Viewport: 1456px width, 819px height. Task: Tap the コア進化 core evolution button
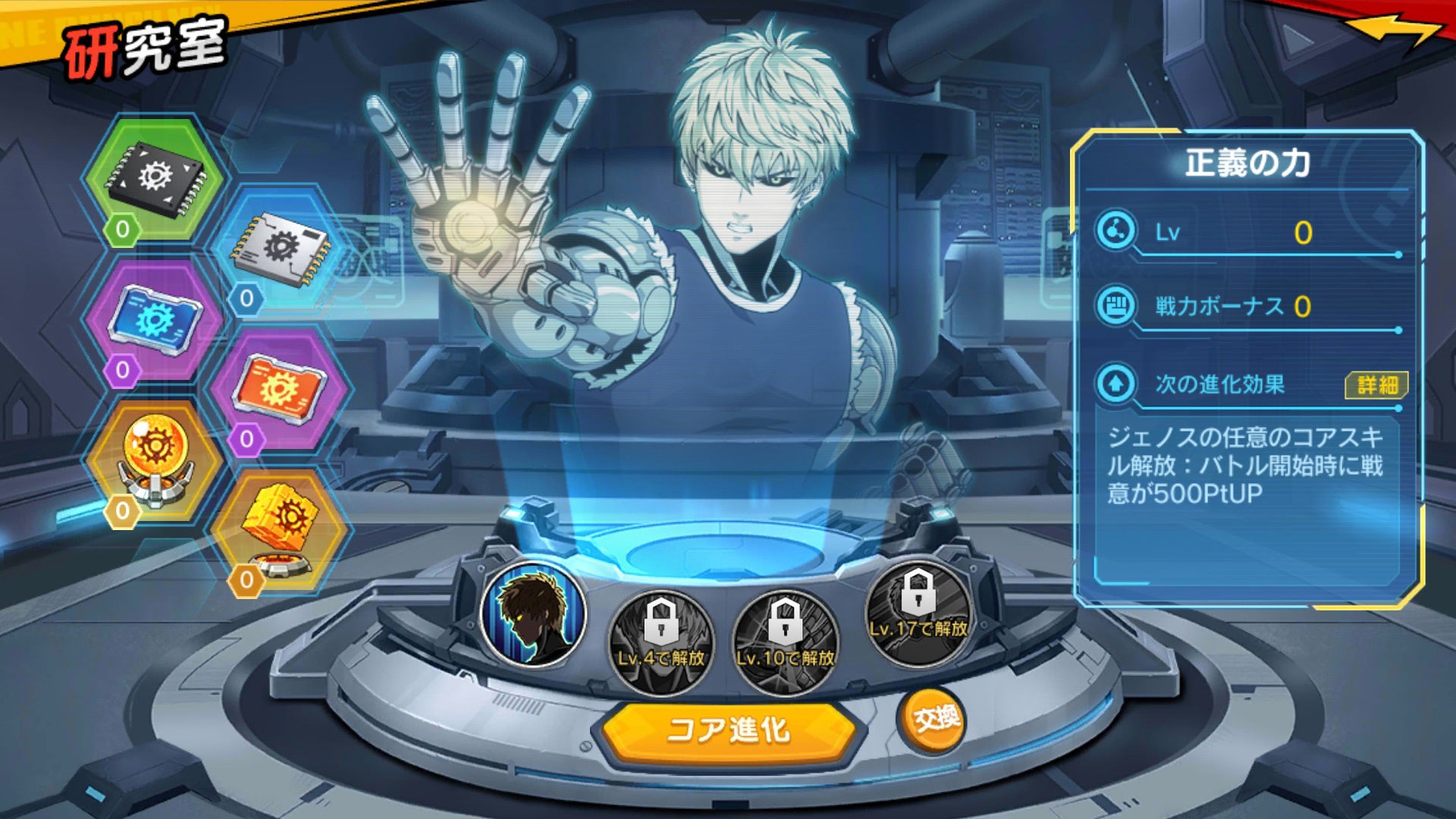point(728,730)
